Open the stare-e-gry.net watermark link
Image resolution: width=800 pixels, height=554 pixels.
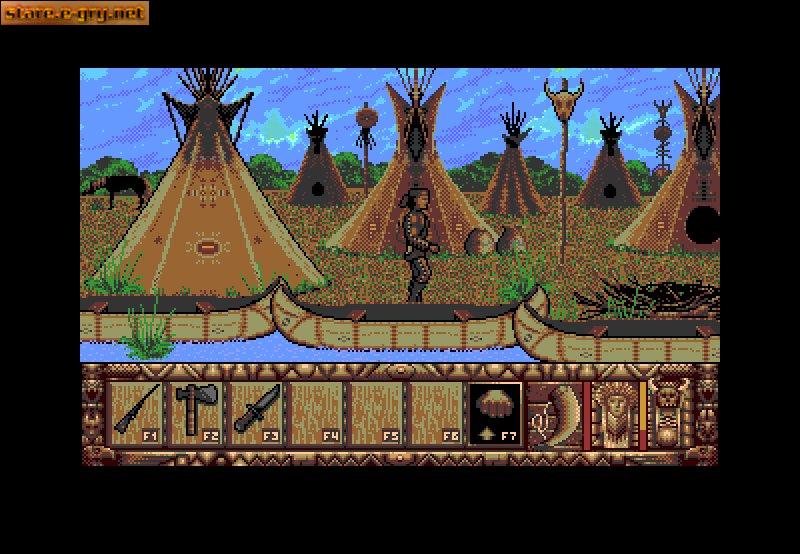point(75,13)
